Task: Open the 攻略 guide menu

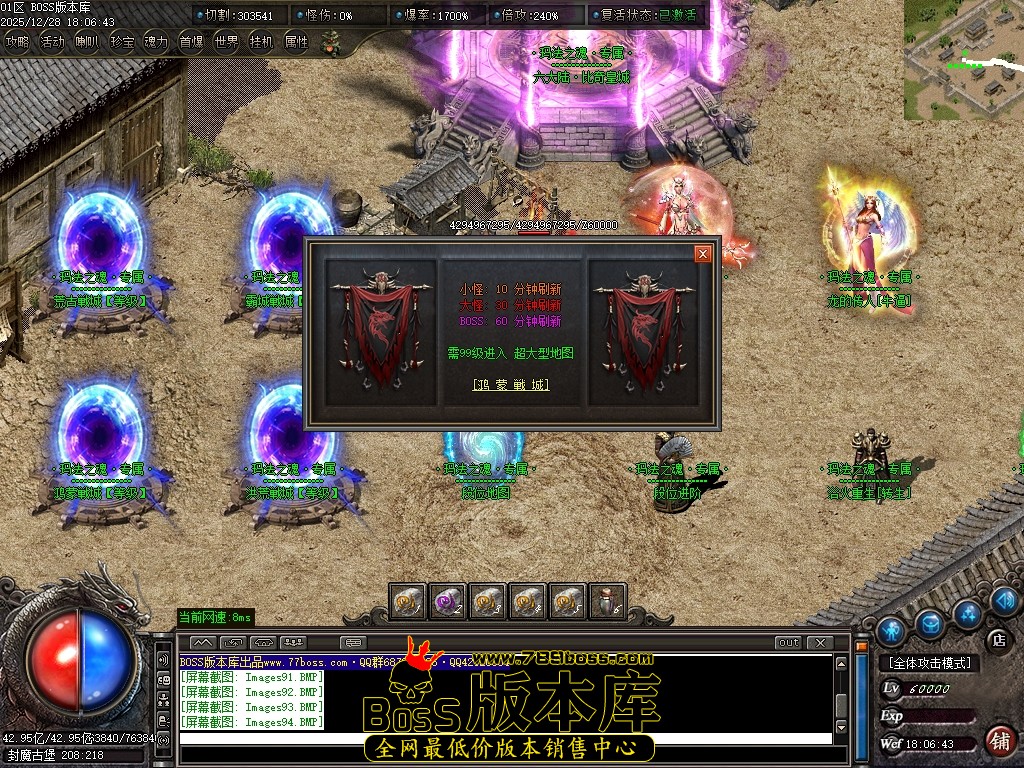Action: (17, 42)
